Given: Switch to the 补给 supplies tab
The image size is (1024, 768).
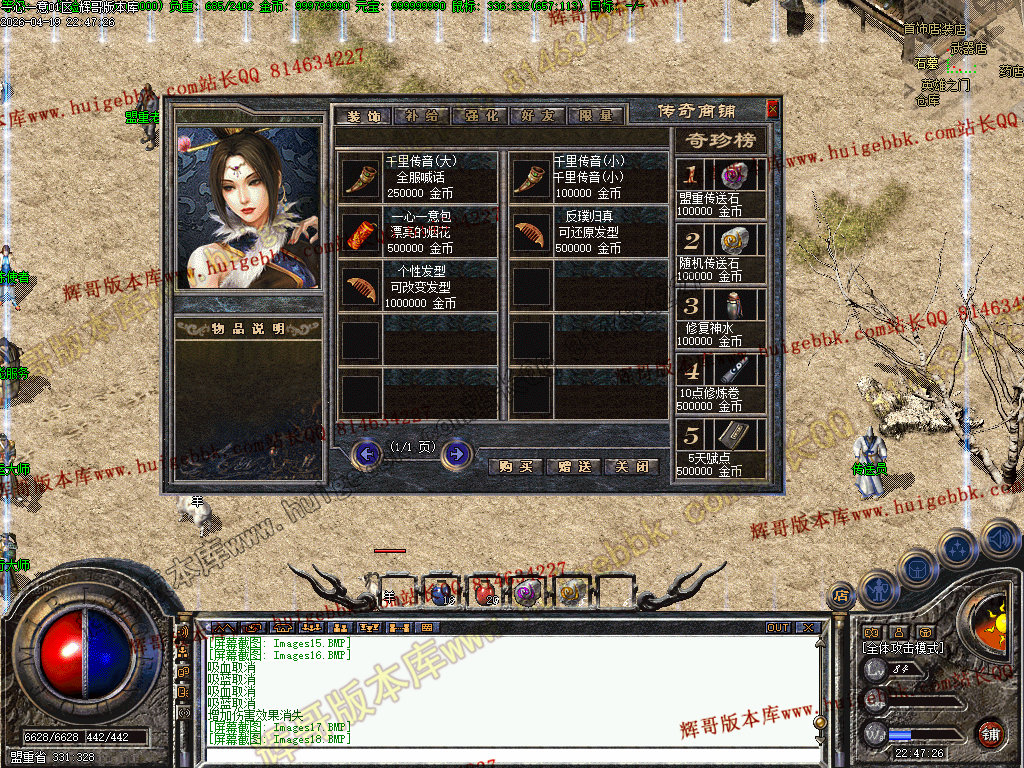Looking at the screenshot, I should pos(421,115).
